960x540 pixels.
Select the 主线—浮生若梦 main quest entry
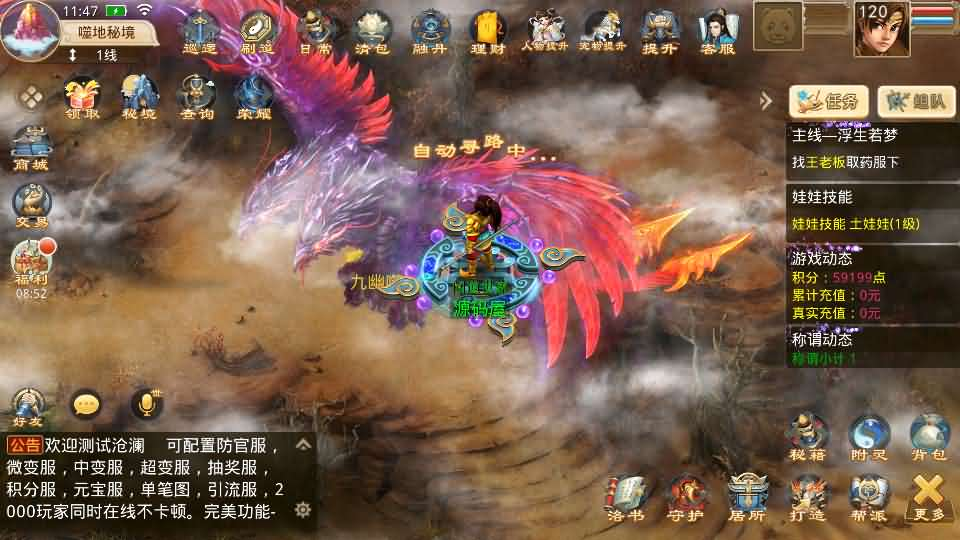872,148
